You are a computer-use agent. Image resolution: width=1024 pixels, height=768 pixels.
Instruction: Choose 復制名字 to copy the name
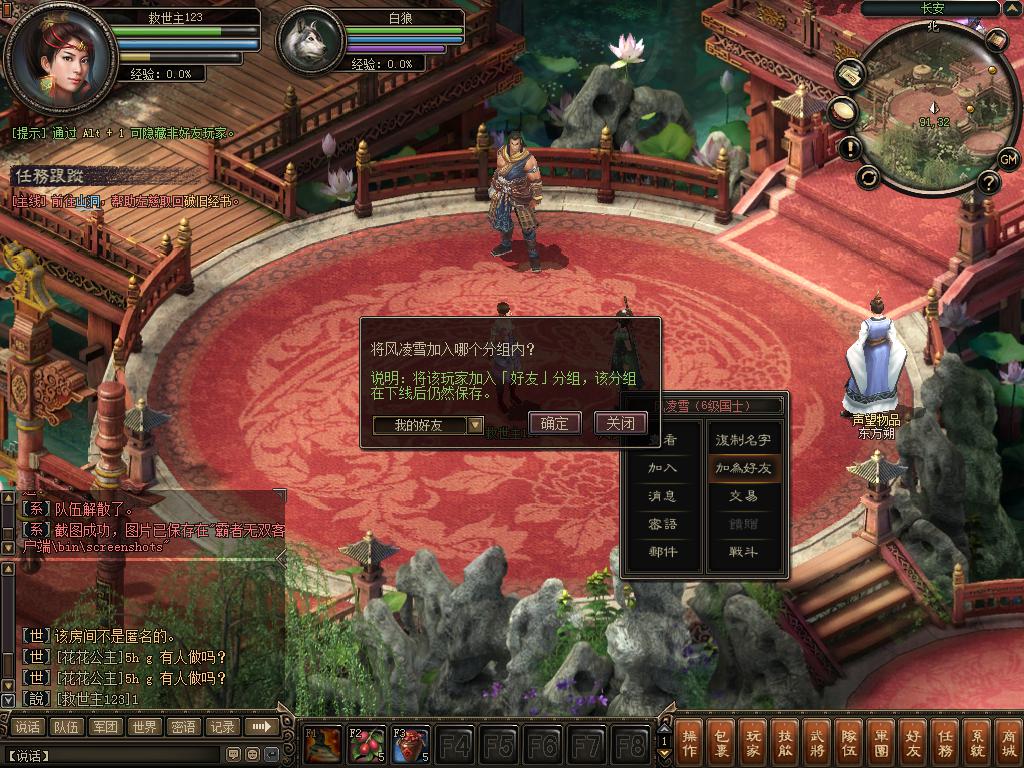(743, 440)
